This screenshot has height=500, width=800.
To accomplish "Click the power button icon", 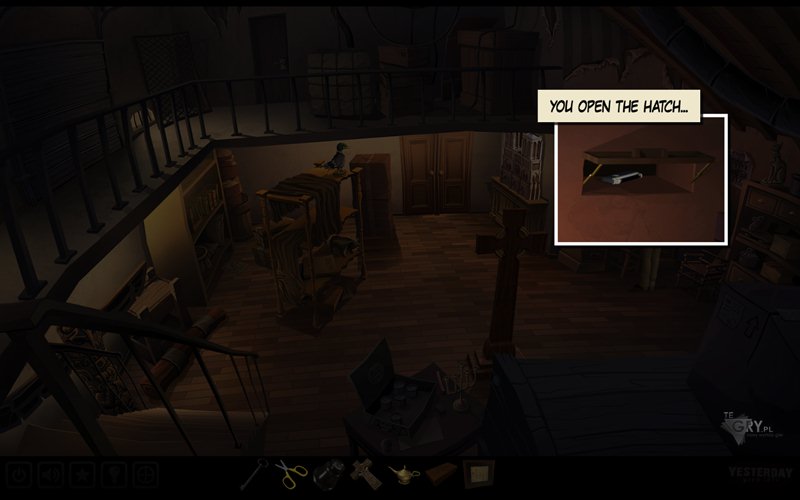I will 18,474.
